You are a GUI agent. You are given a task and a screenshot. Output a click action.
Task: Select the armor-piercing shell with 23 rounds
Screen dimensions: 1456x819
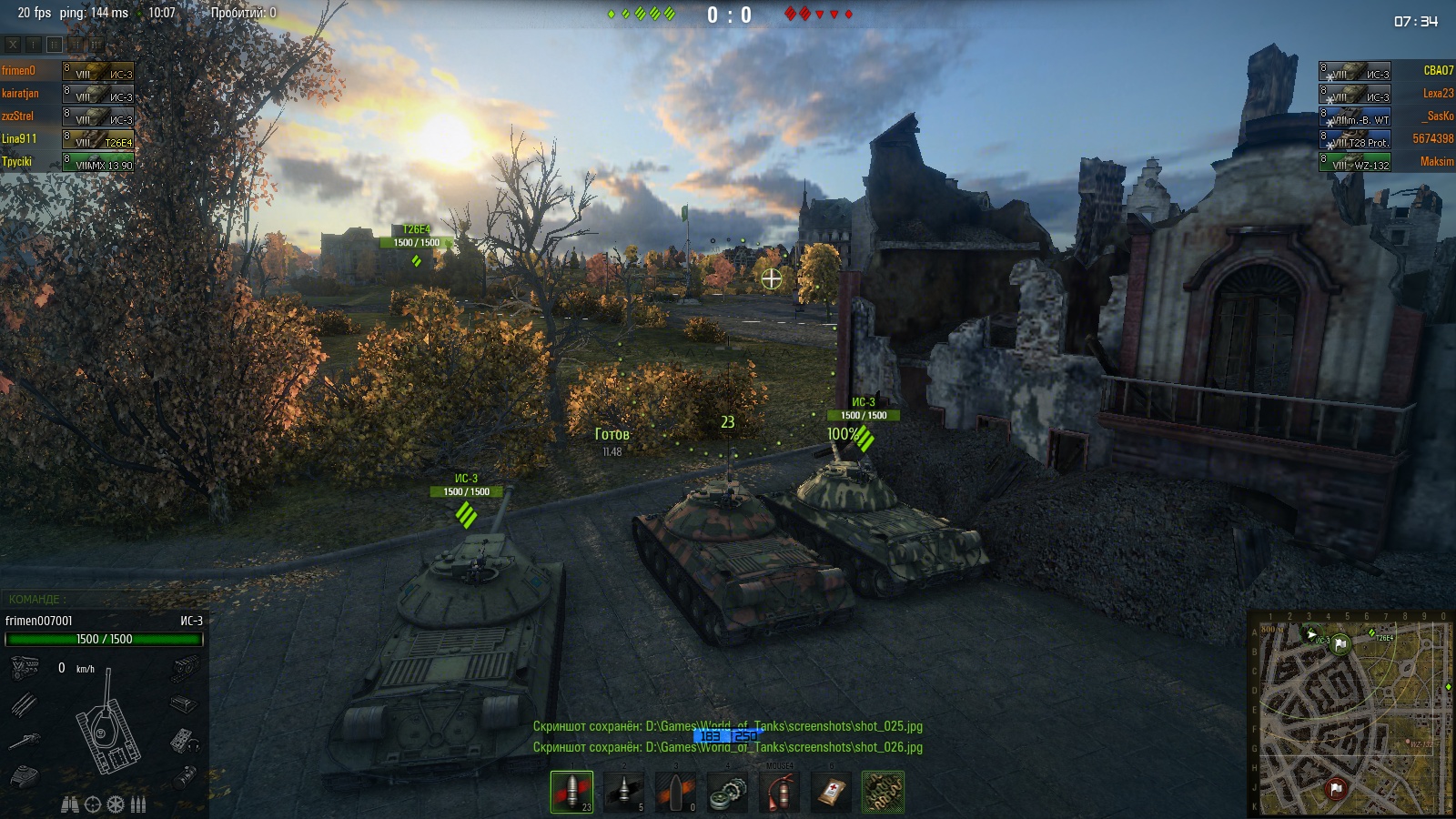[571, 791]
